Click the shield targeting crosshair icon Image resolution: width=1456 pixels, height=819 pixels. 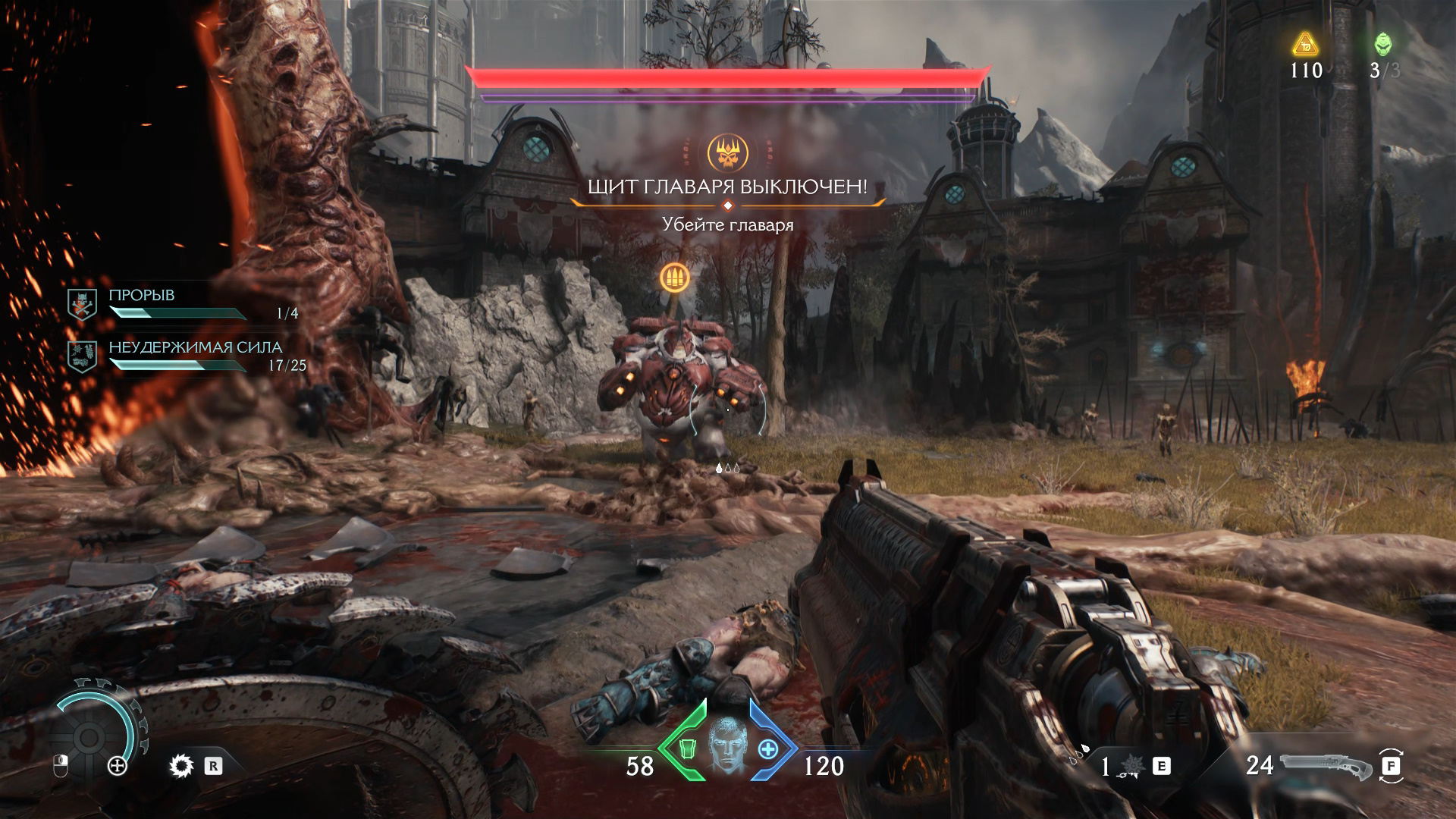pos(118,766)
